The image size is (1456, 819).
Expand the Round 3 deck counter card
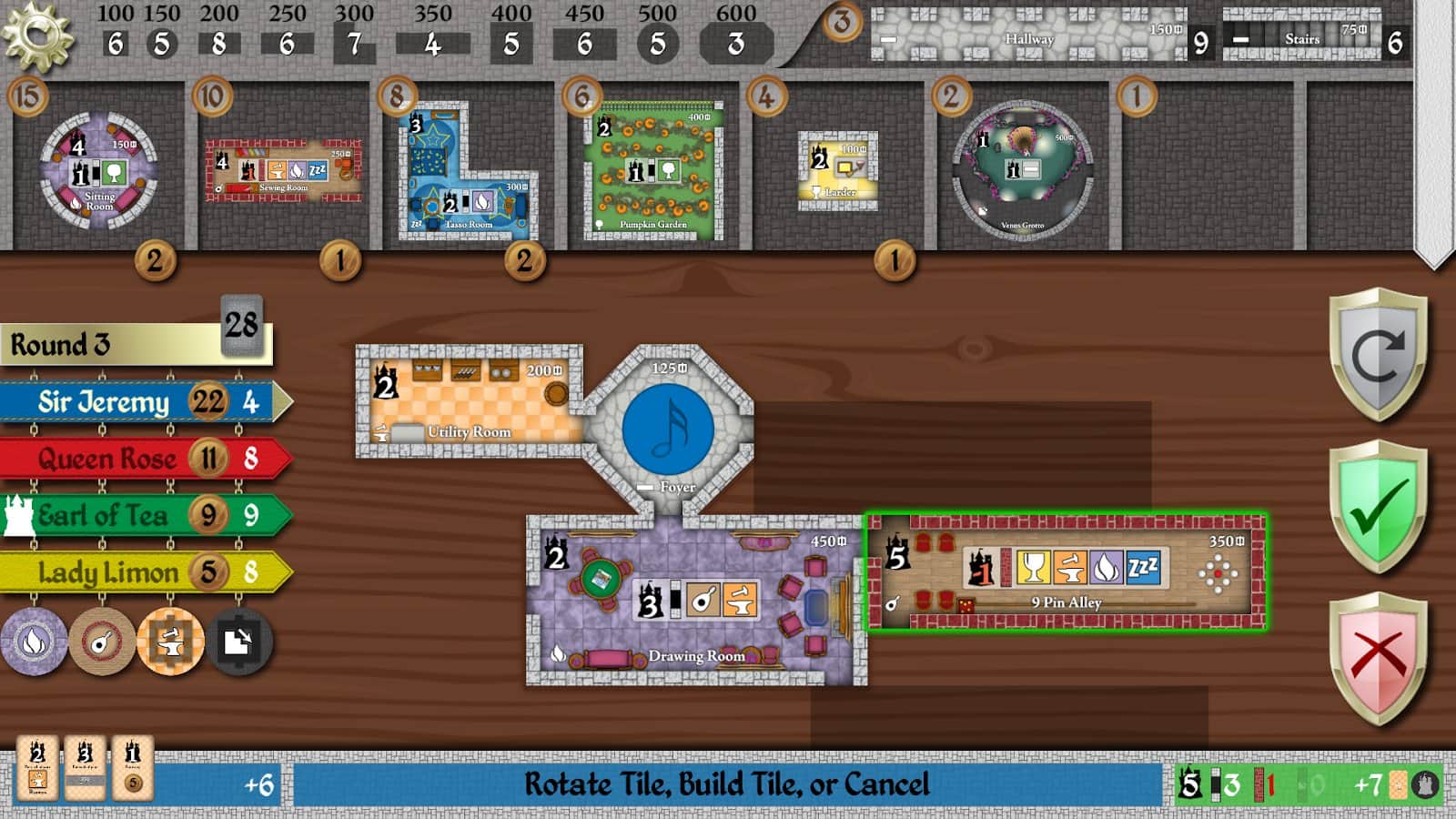pos(241,325)
